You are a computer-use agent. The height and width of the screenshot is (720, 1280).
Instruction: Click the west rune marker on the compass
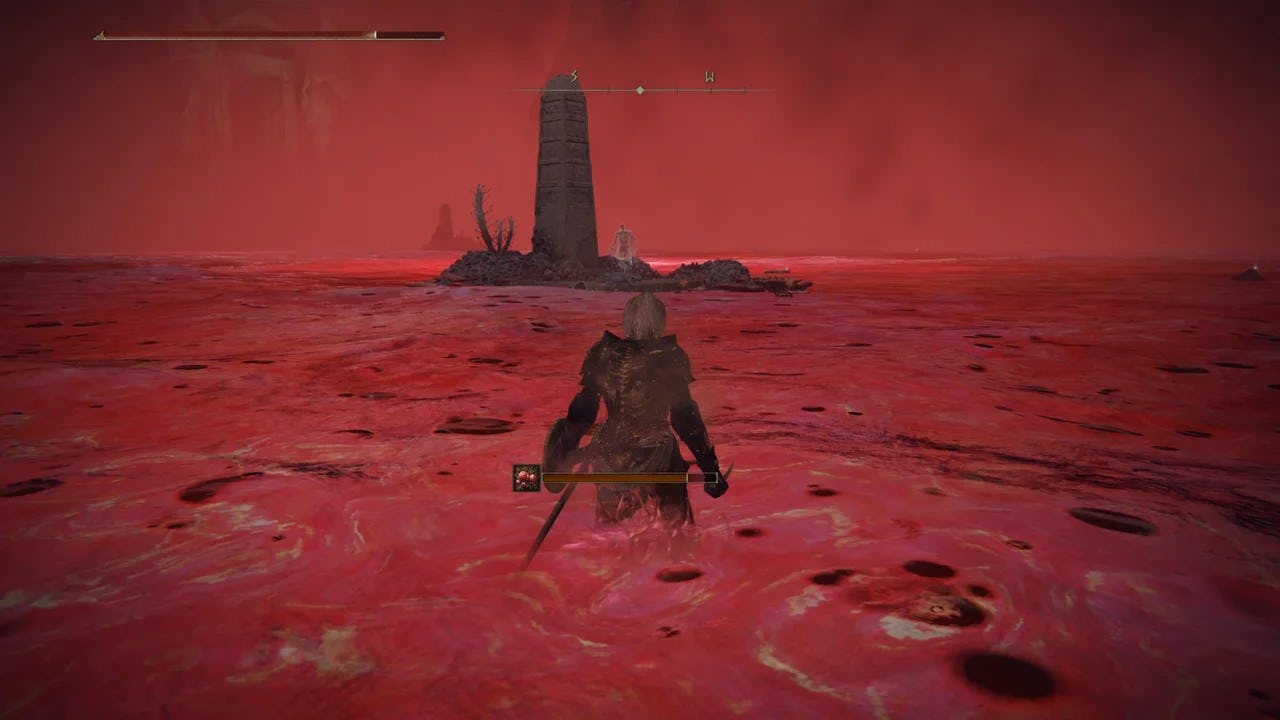[710, 75]
